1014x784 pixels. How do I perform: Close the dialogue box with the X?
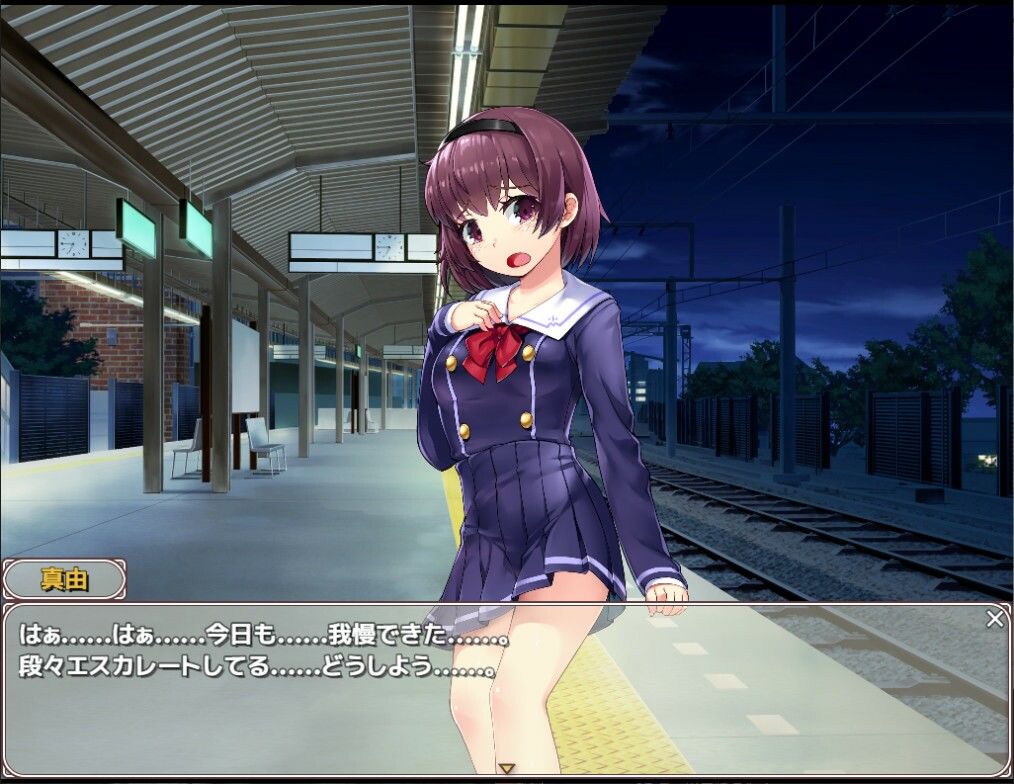[994, 619]
